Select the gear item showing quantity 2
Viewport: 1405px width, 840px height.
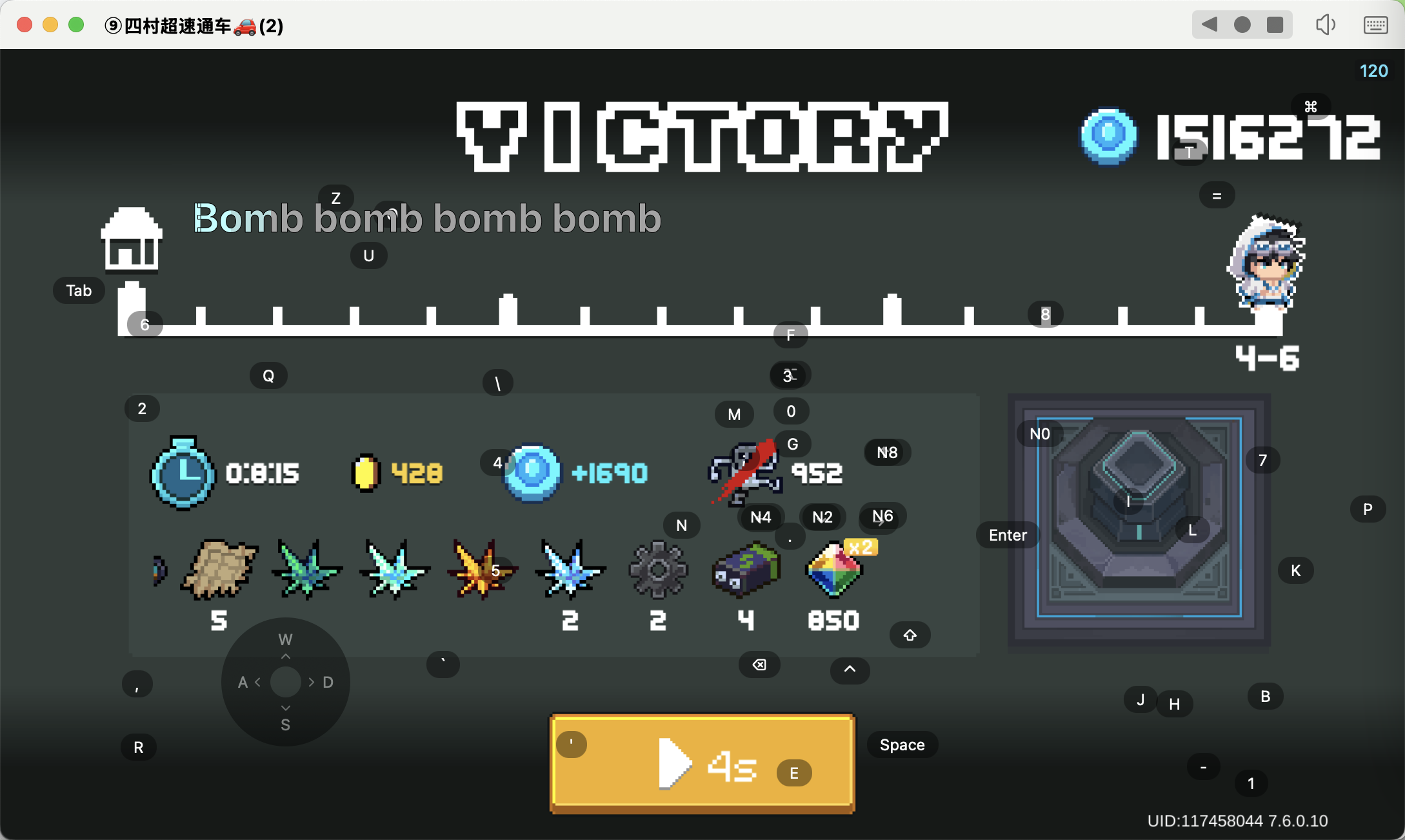(657, 570)
